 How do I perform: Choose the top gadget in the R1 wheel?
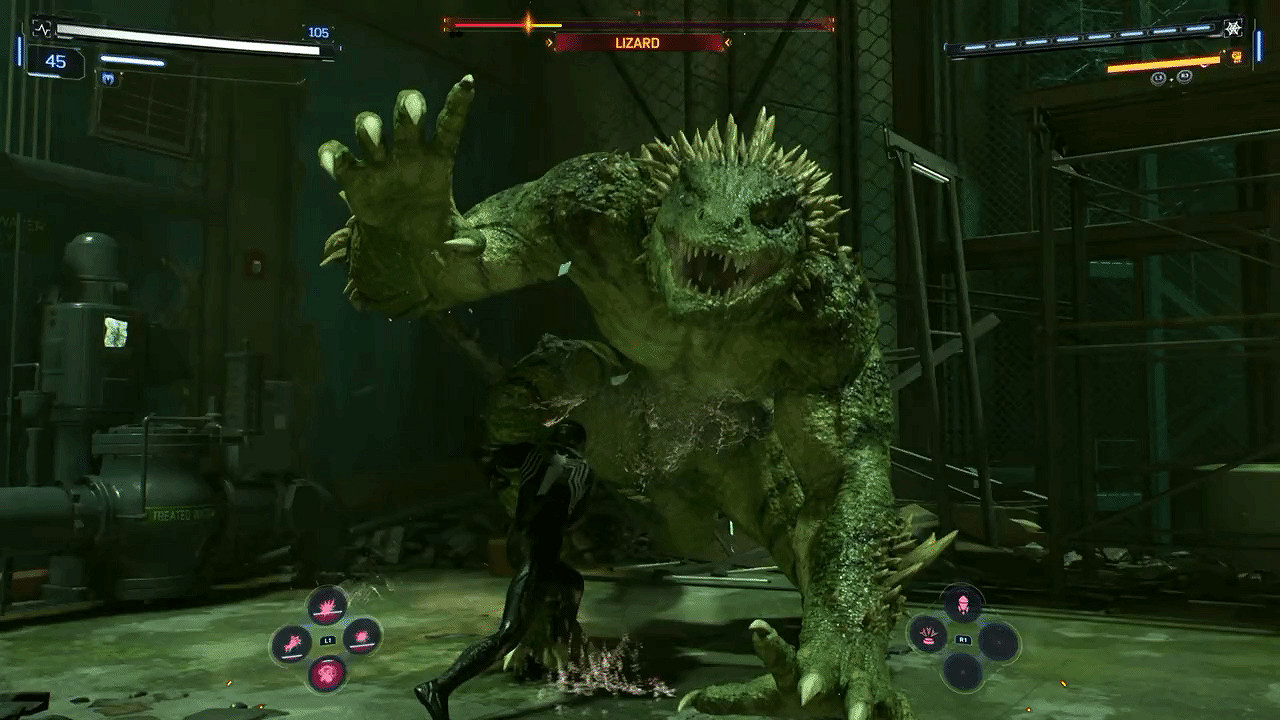tap(963, 603)
